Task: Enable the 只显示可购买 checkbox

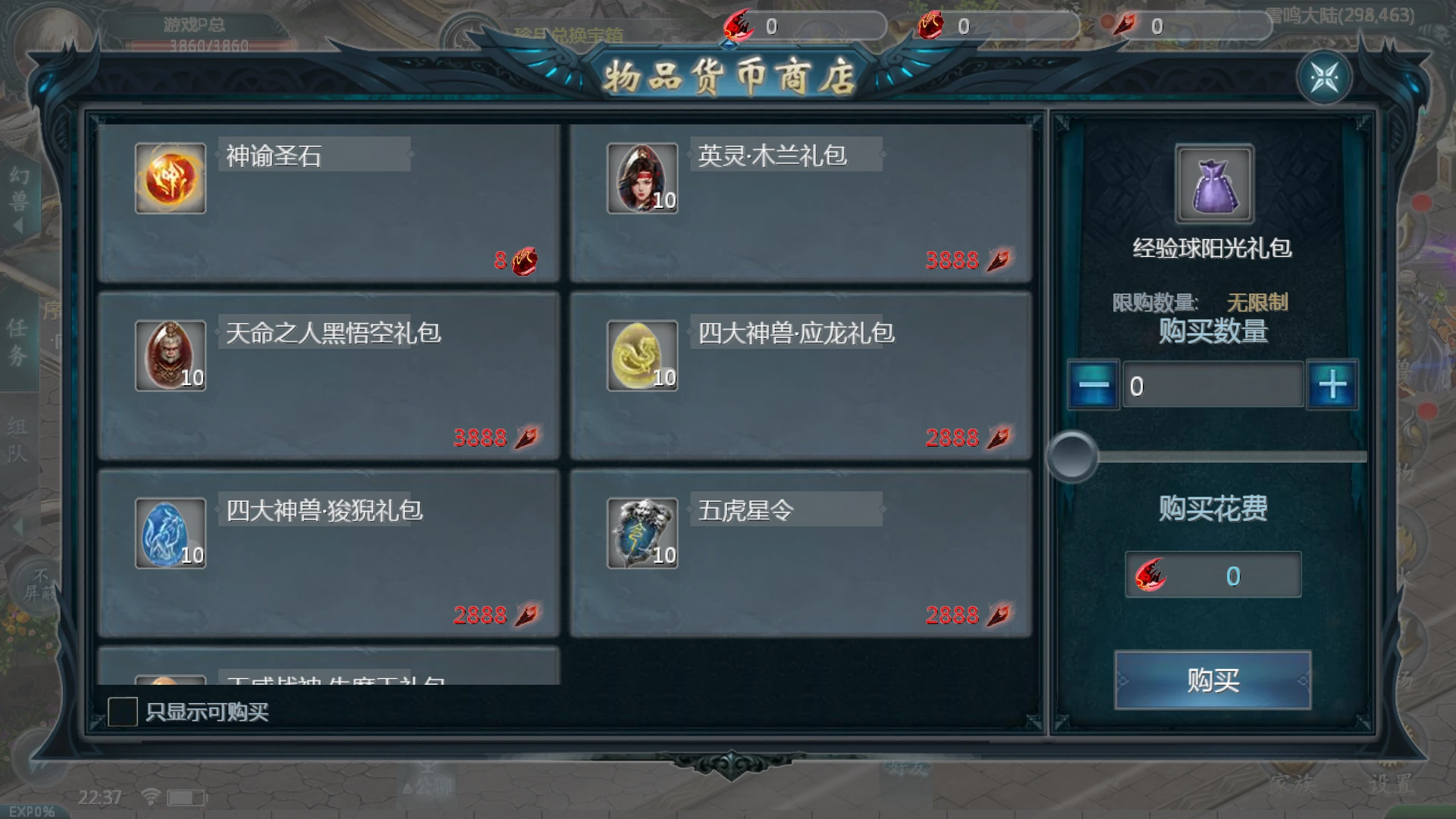Action: click(x=124, y=711)
